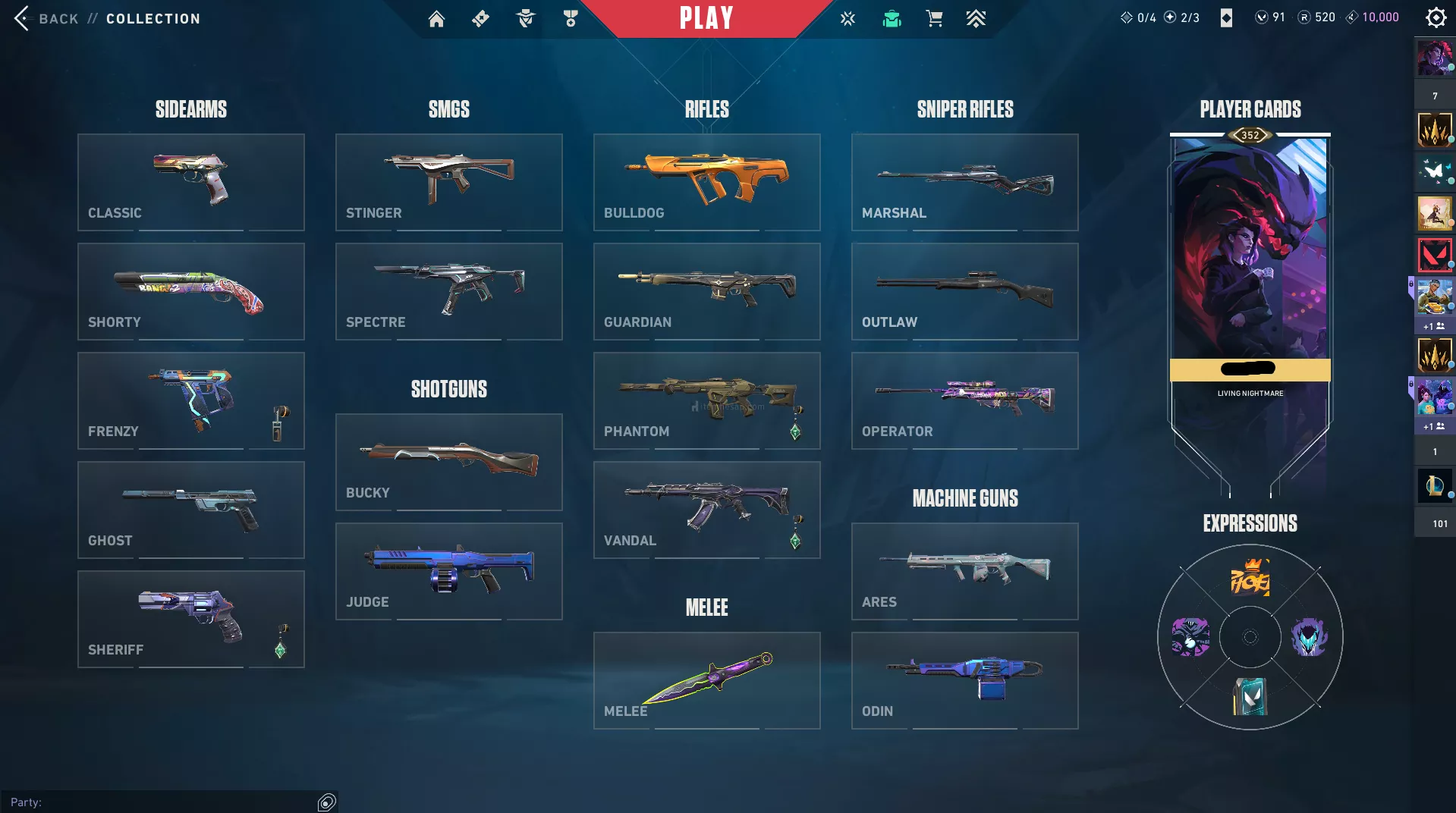Open the settings gear icon

[1436, 17]
